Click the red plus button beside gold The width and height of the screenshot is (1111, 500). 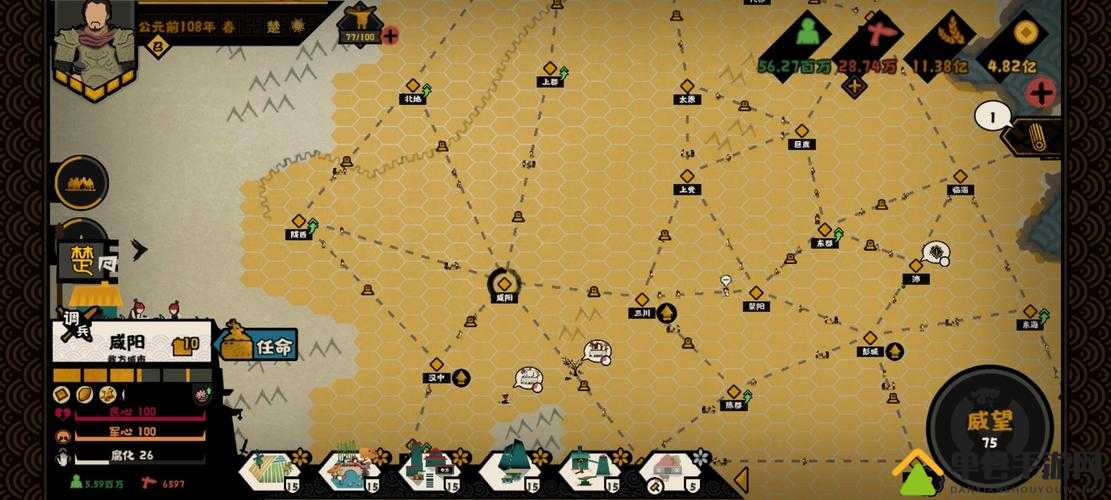[x=1040, y=93]
